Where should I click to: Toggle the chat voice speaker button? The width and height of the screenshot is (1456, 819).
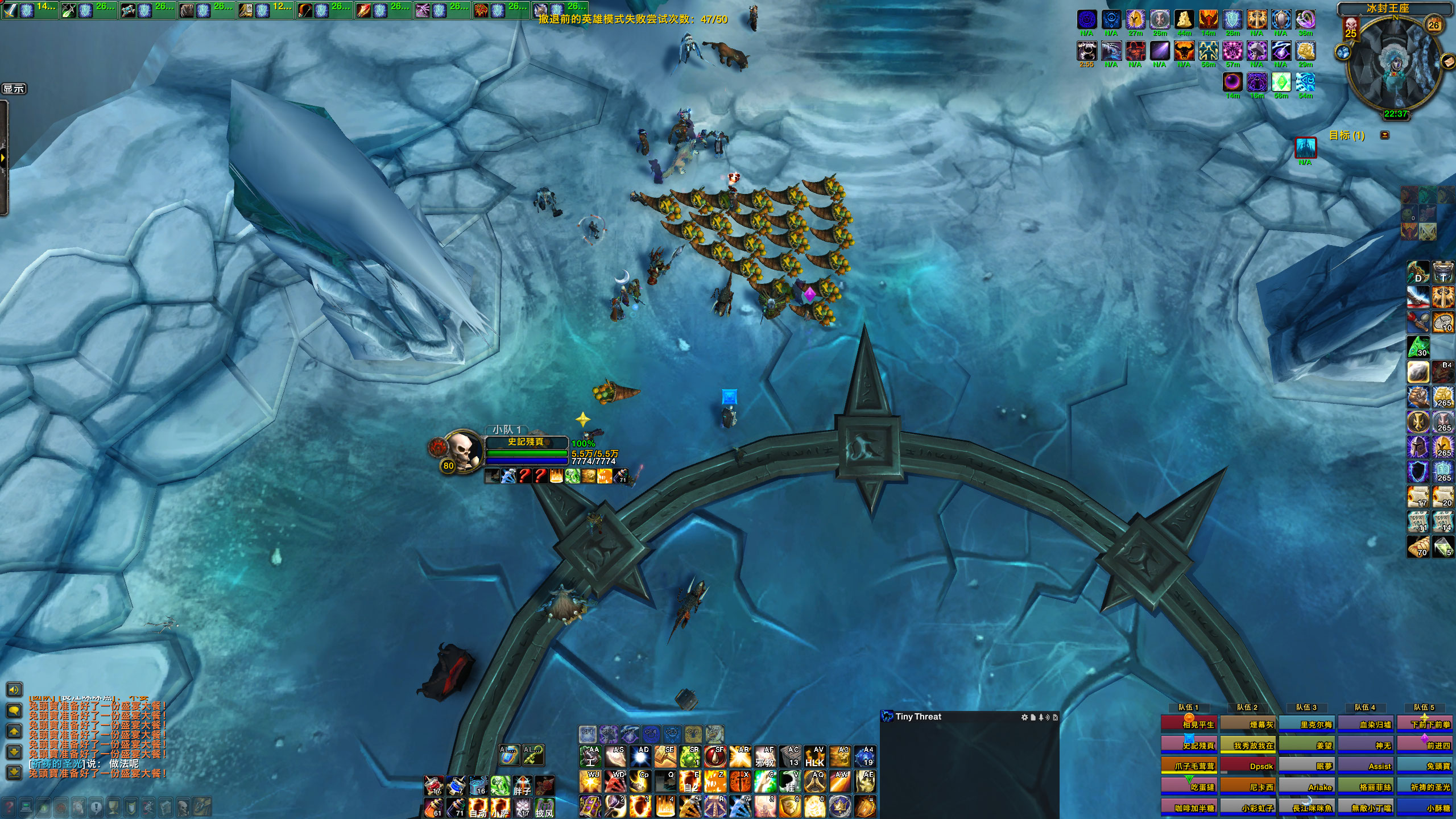coord(14,689)
